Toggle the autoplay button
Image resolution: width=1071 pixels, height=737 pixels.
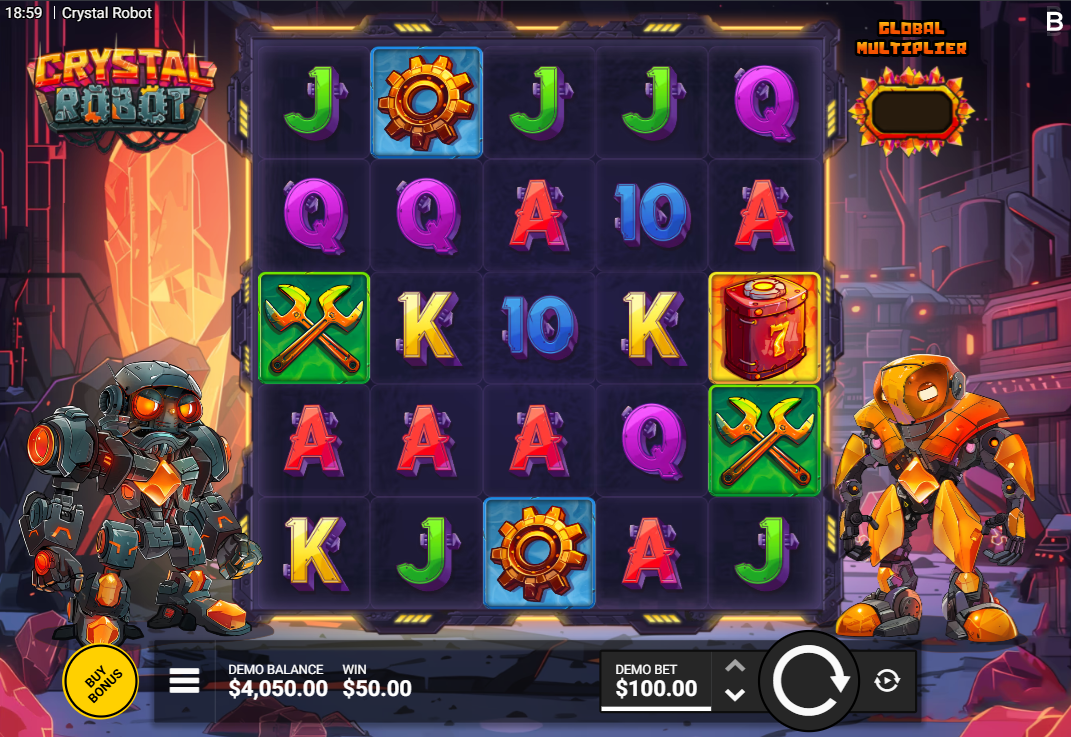(x=887, y=681)
